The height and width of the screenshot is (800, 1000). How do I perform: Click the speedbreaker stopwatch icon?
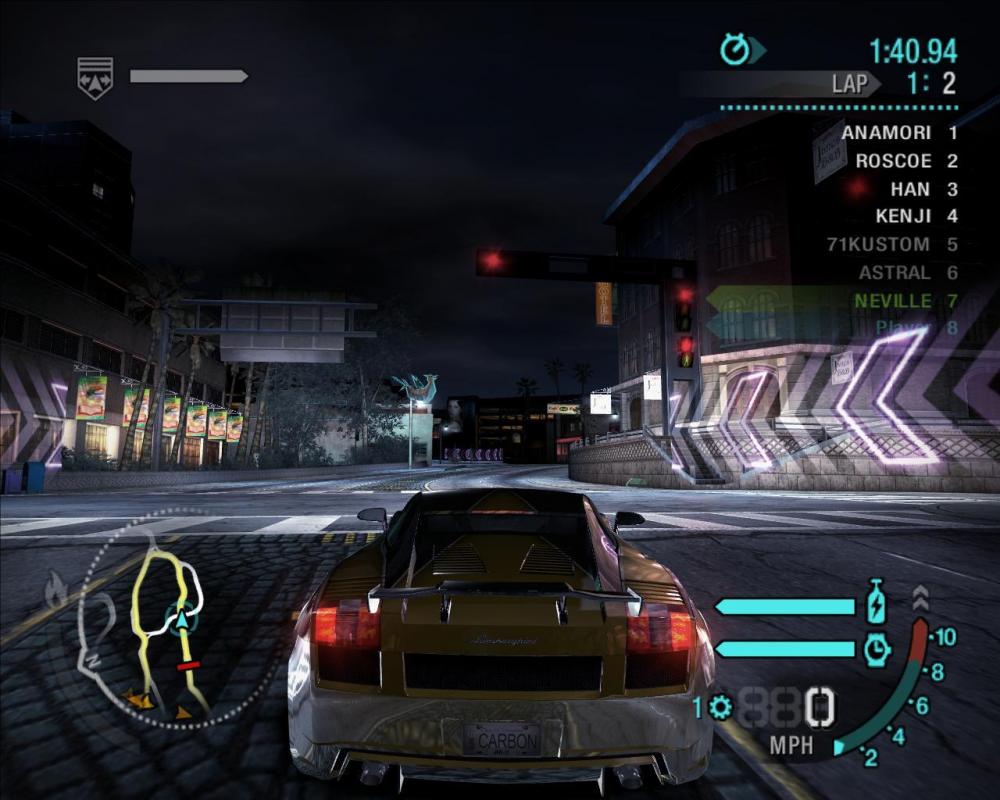(876, 649)
